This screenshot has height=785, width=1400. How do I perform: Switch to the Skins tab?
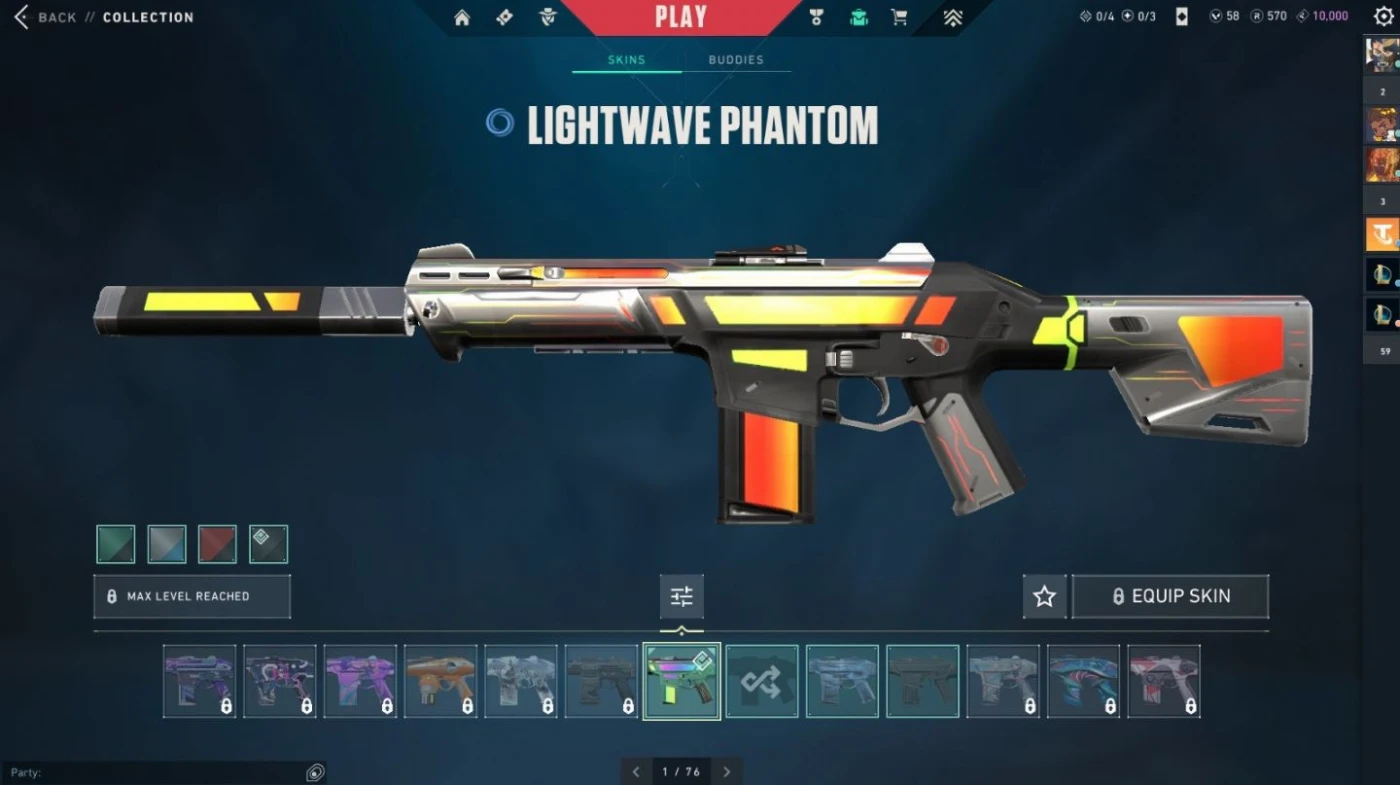tap(627, 60)
